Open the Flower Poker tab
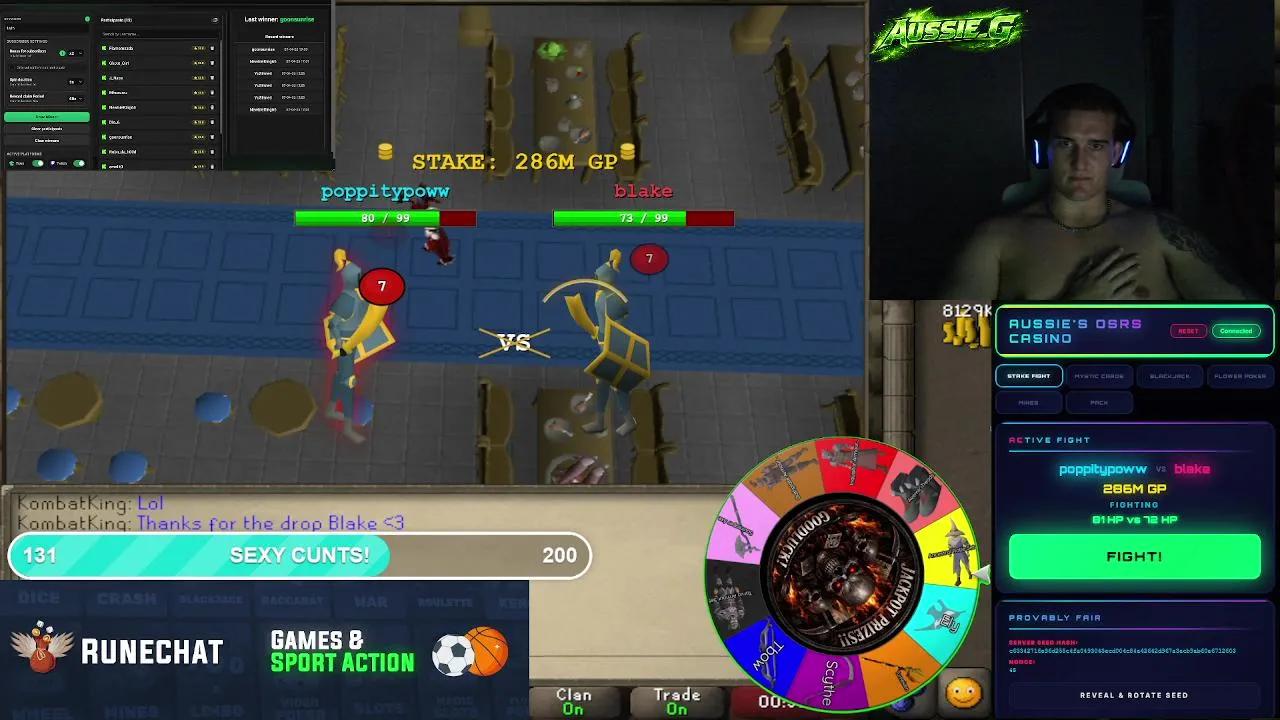Image resolution: width=1280 pixels, height=720 pixels. (x=1240, y=376)
